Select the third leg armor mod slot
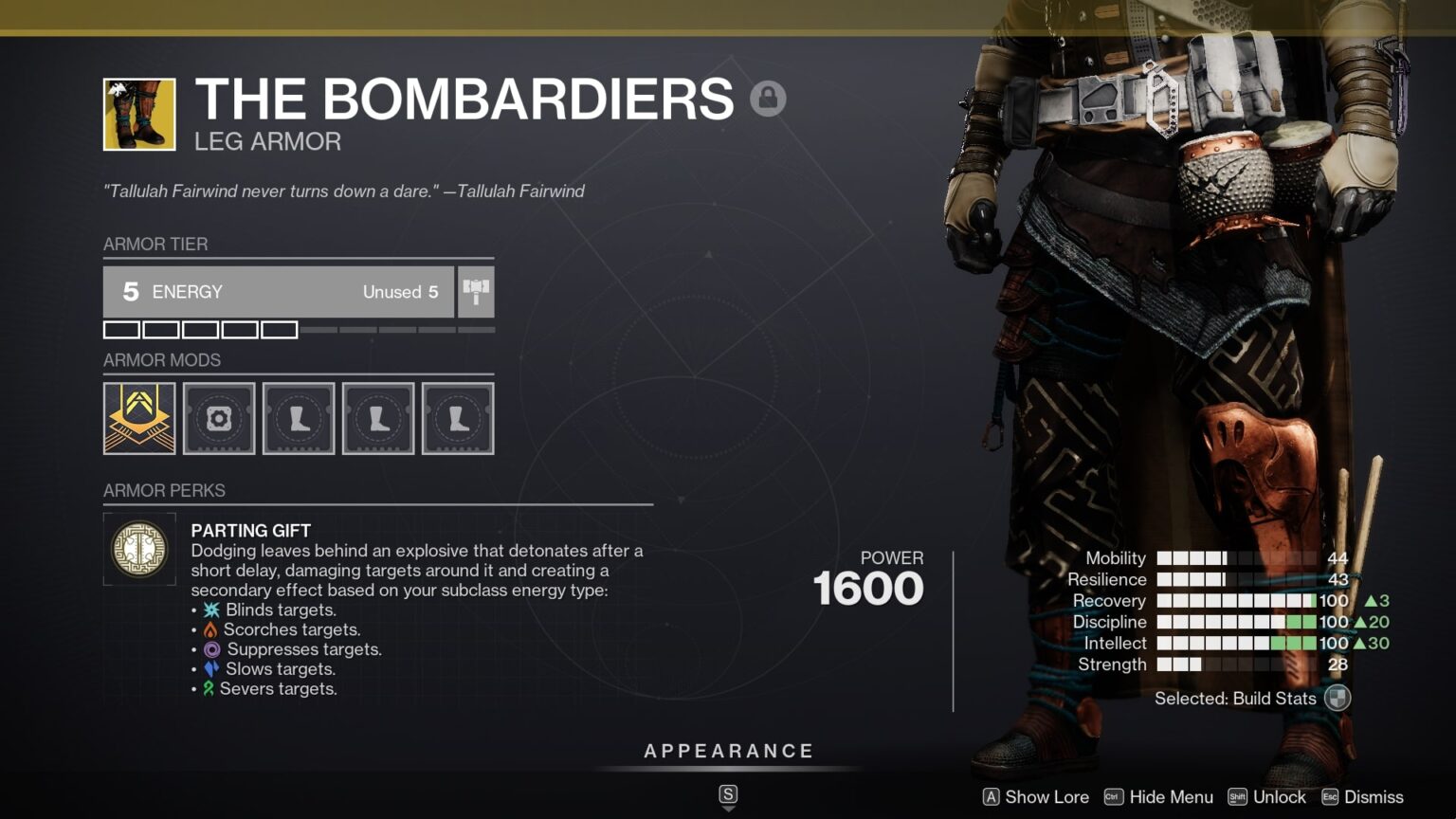 click(x=457, y=418)
